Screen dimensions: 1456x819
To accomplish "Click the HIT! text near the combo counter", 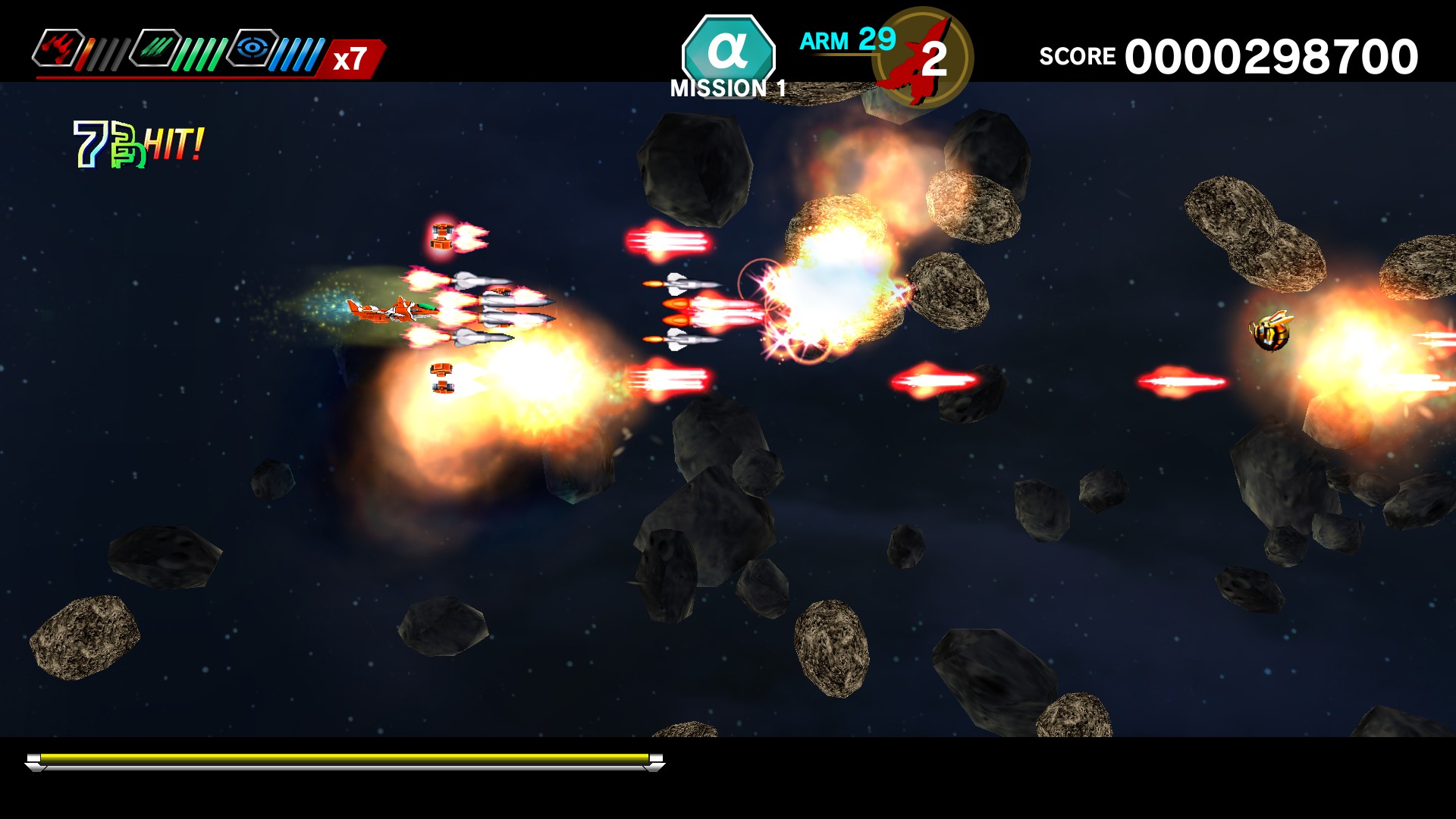I will click(x=173, y=144).
